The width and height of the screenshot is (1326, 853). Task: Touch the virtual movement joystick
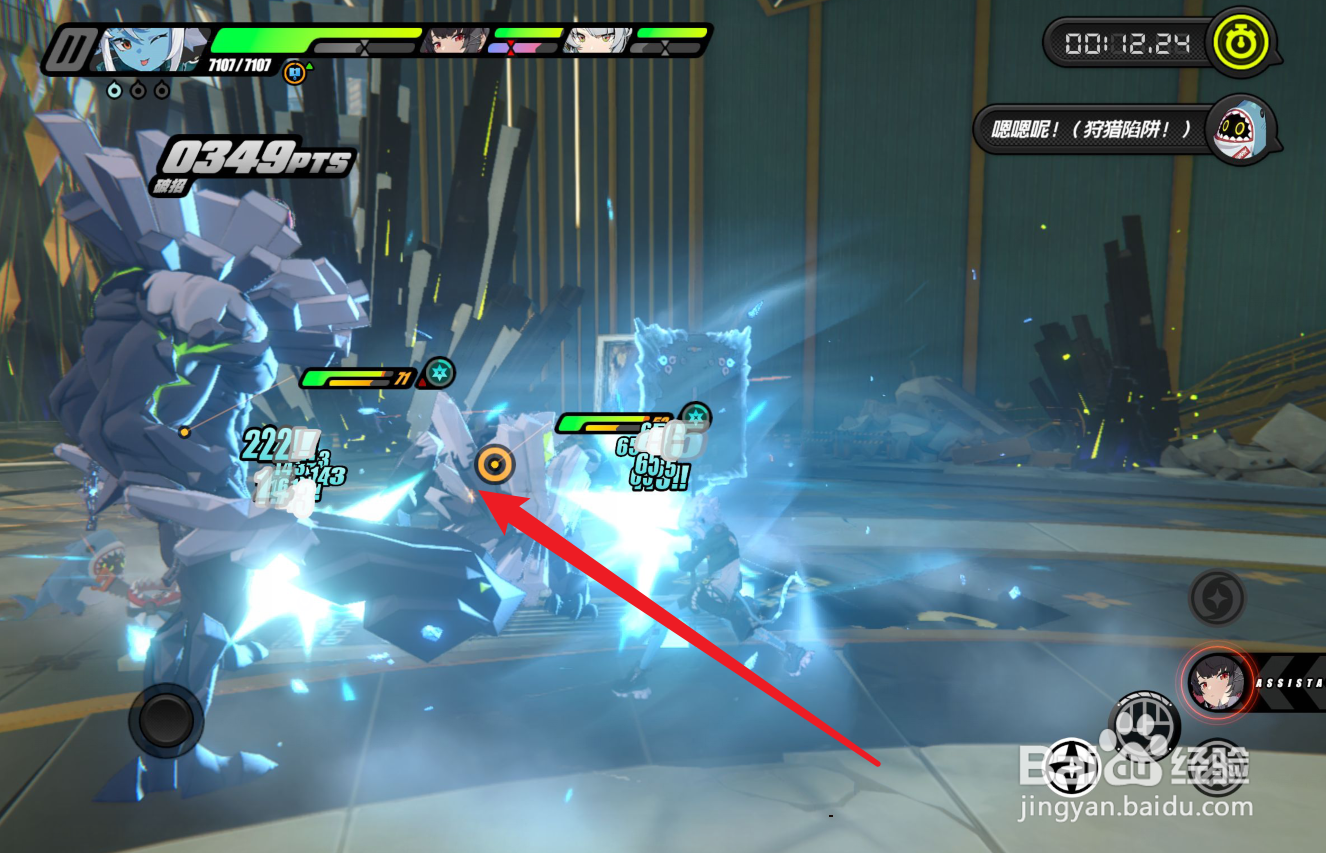point(165,719)
